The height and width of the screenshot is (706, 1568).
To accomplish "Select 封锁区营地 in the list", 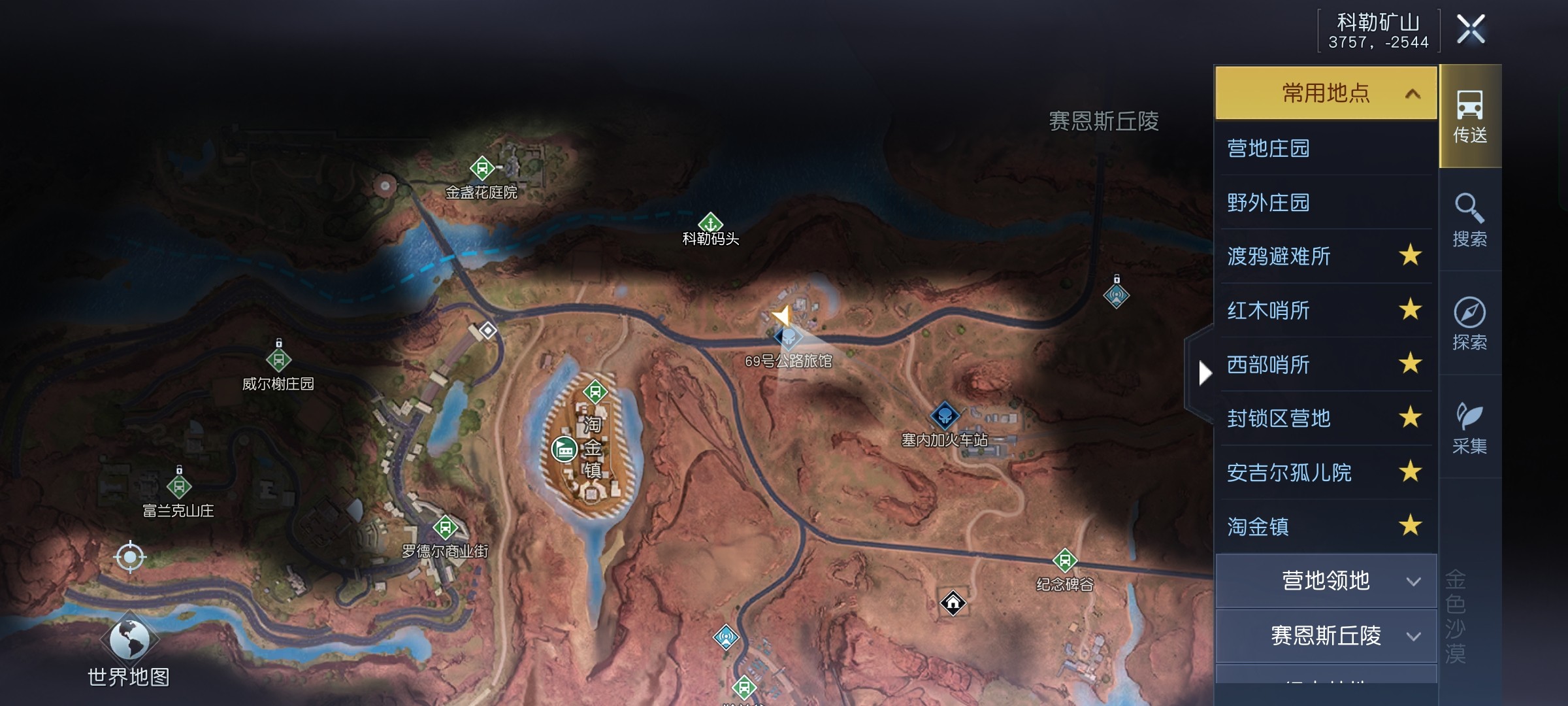I will point(1279,418).
